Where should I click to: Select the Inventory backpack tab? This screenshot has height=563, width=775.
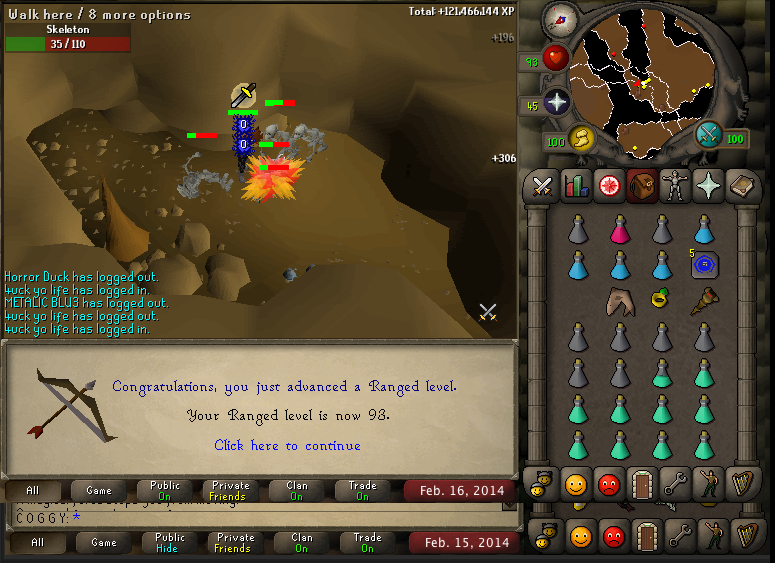coord(641,186)
